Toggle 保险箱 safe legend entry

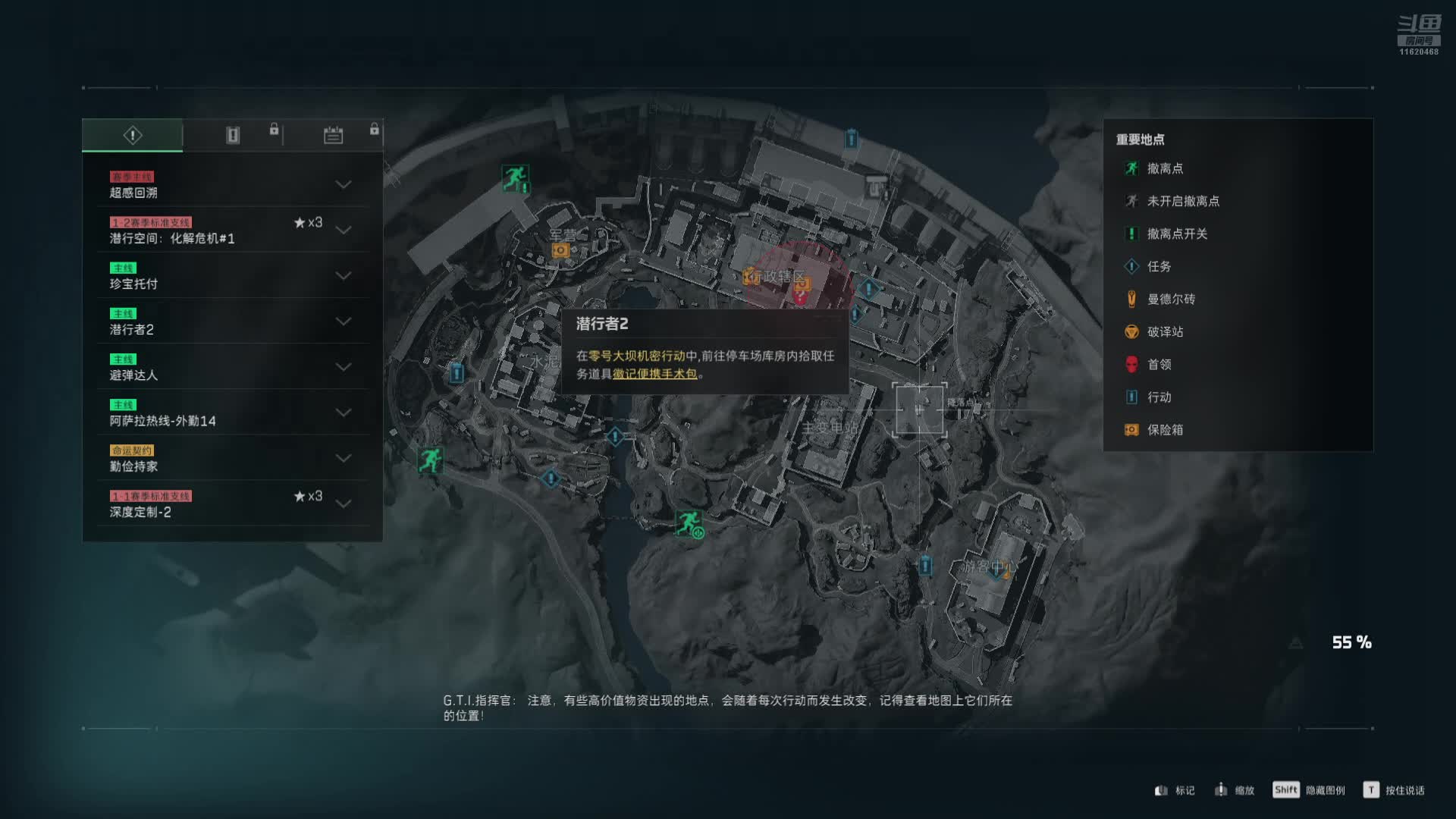1164,429
